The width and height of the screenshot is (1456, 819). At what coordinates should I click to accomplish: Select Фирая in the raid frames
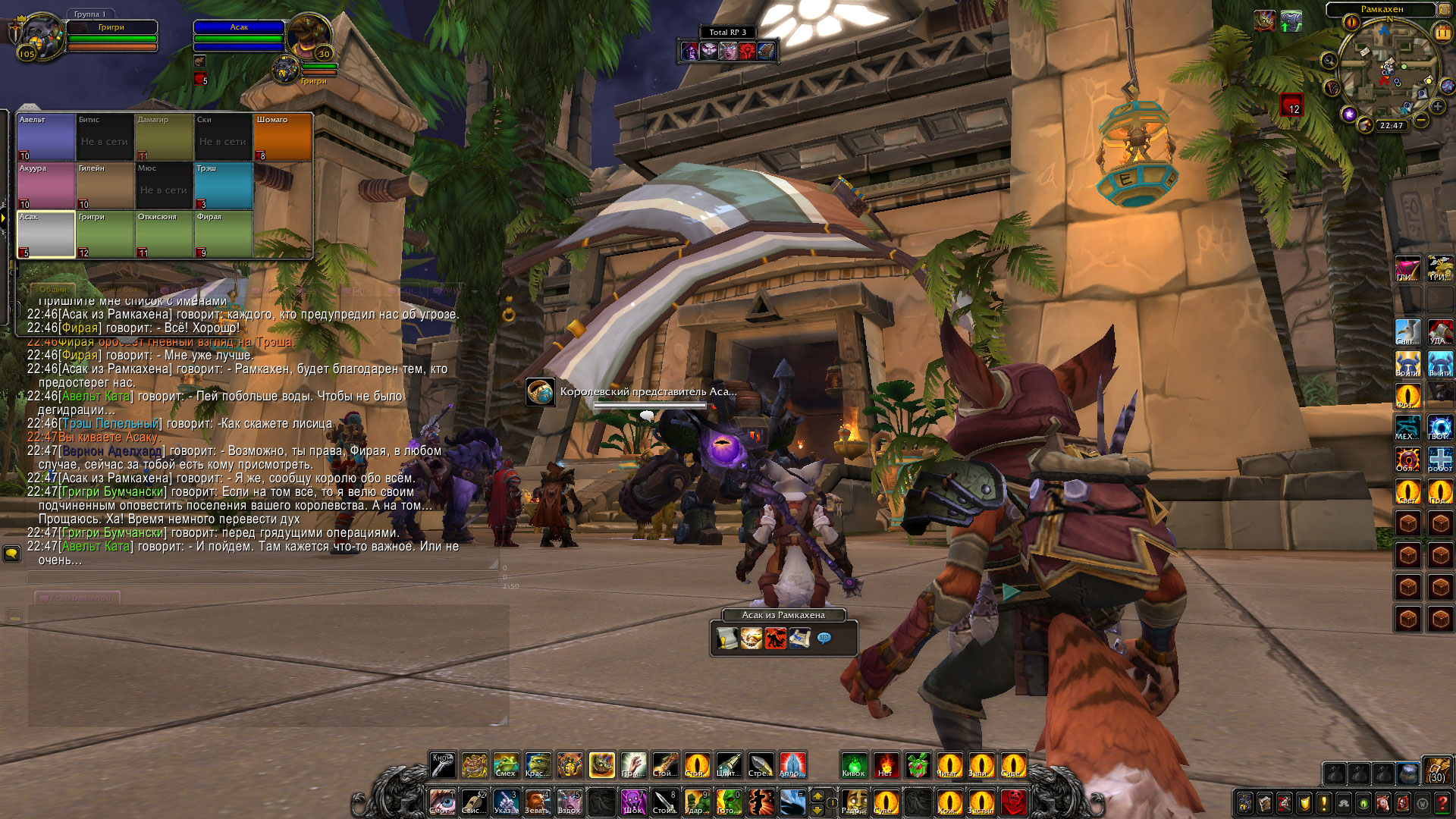(224, 234)
